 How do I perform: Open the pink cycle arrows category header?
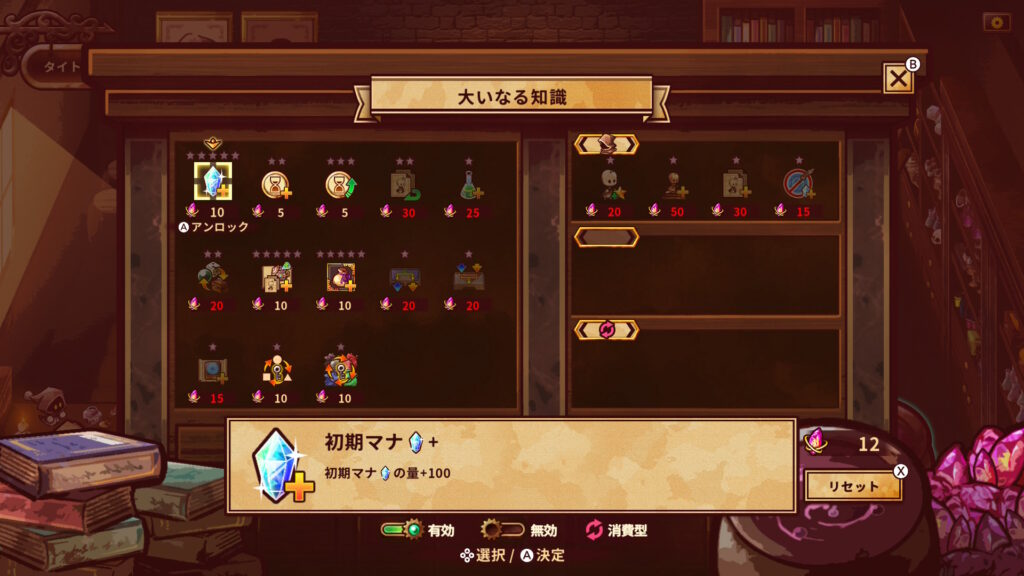(606, 329)
